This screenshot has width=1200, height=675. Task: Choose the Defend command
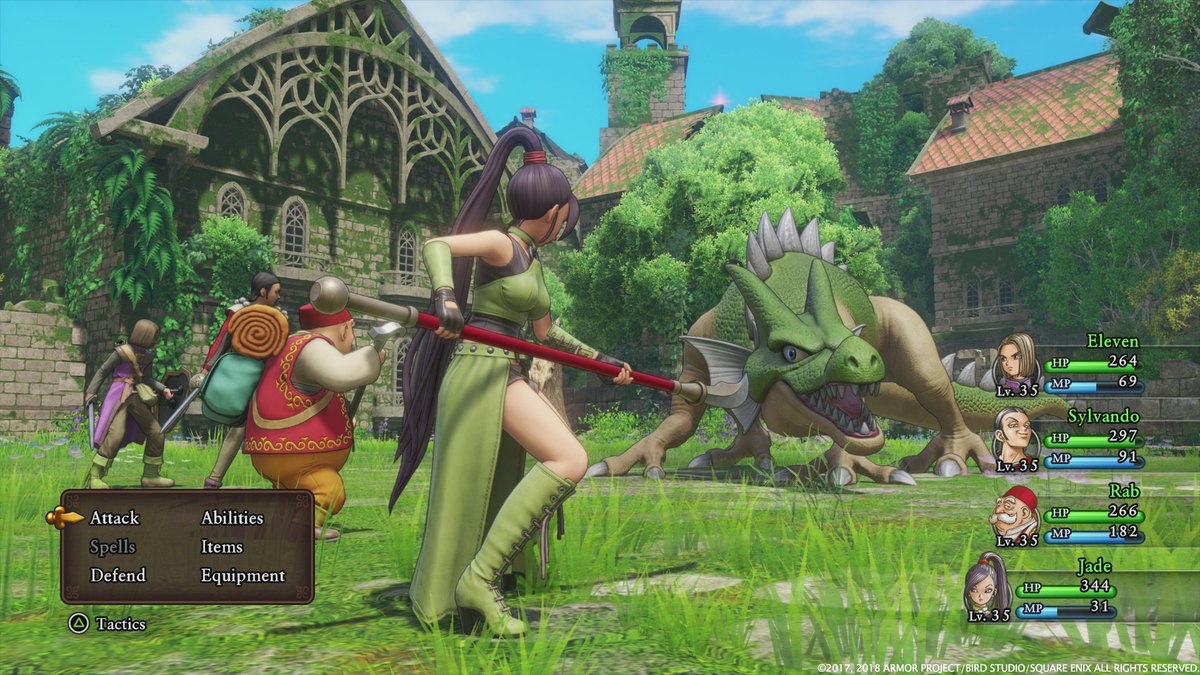(117, 576)
